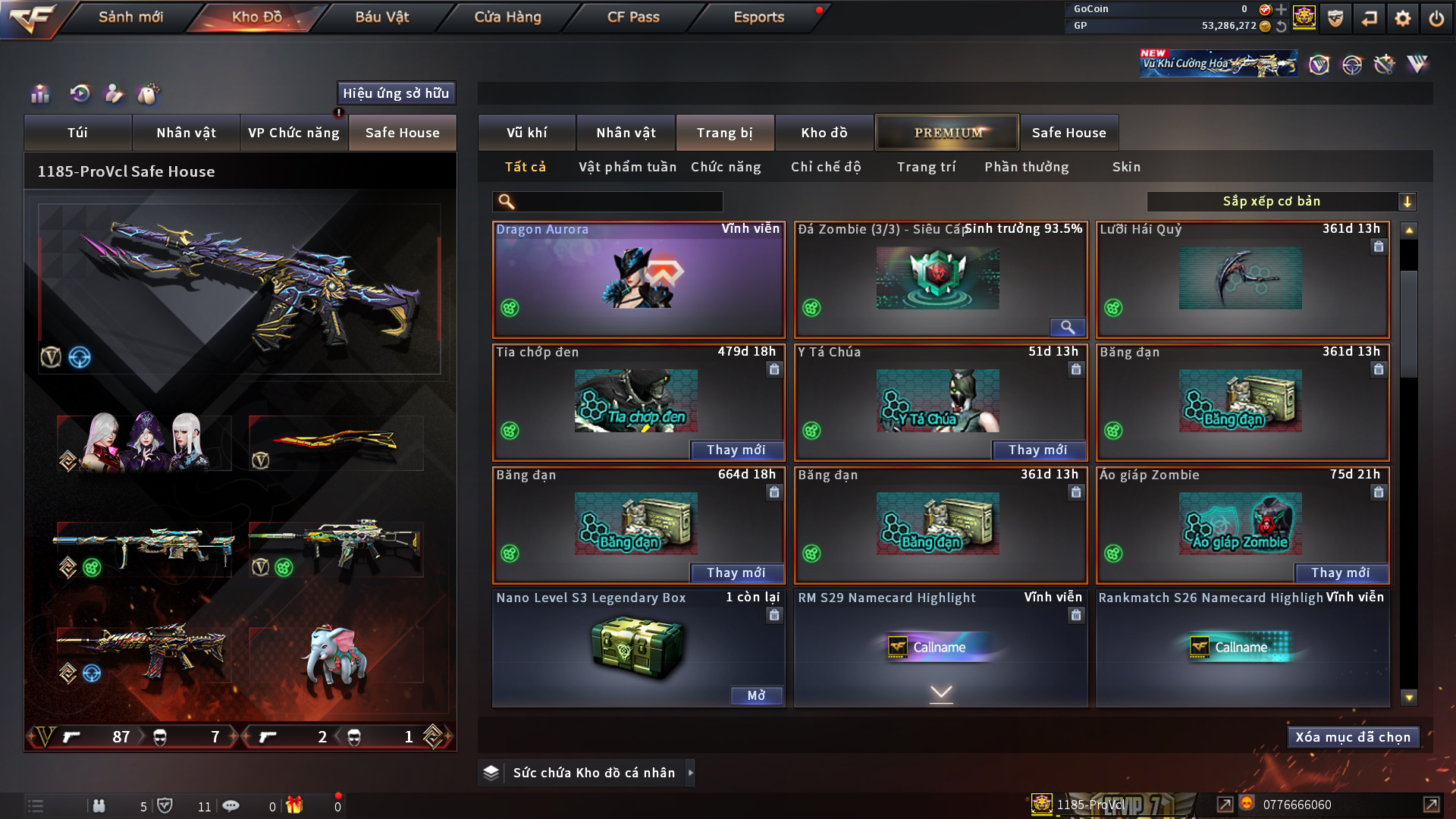Screen dimensions: 1456x819
Task: Switch to the Vũ khí tab
Action: tap(526, 133)
